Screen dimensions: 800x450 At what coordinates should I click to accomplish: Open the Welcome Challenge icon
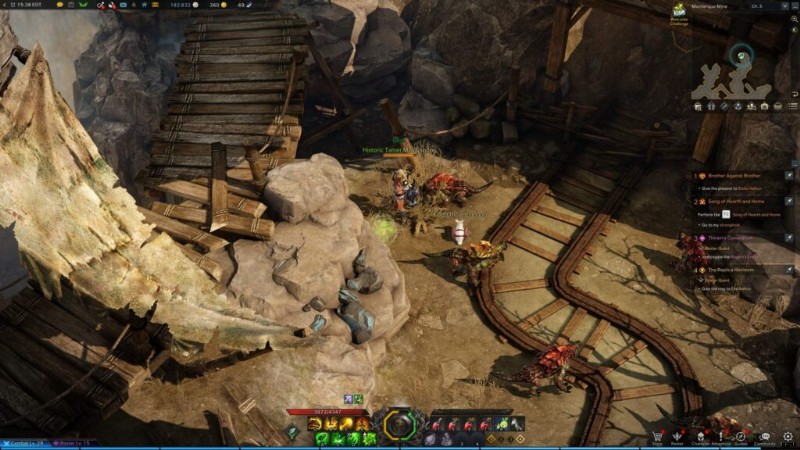tap(679, 10)
